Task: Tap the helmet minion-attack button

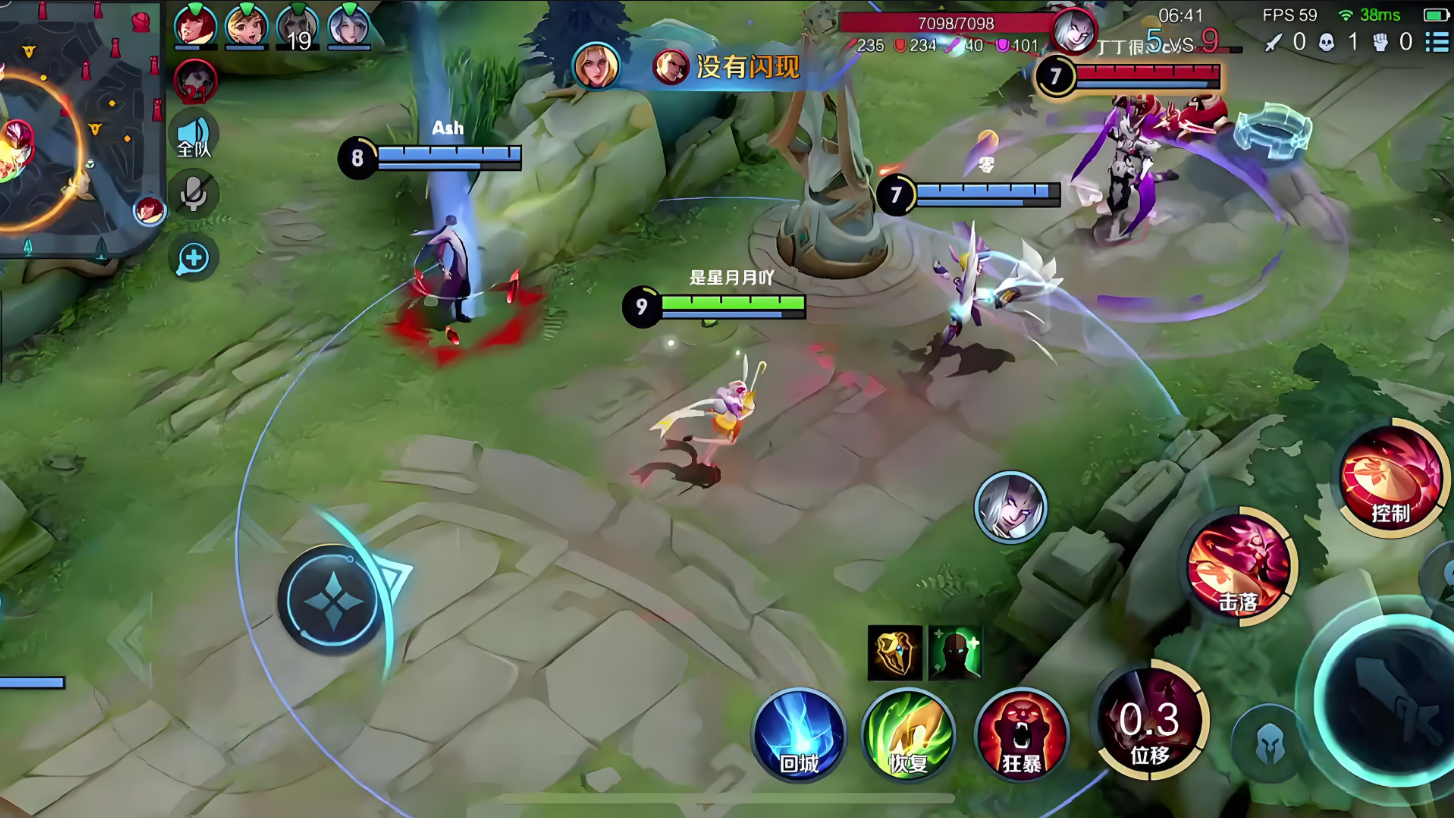Action: point(1269,743)
